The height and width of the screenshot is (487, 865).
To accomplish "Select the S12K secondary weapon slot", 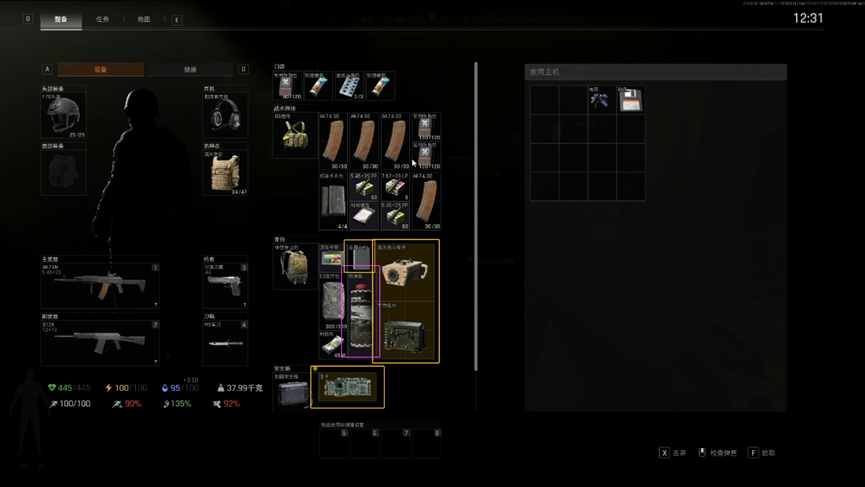I will click(x=99, y=343).
